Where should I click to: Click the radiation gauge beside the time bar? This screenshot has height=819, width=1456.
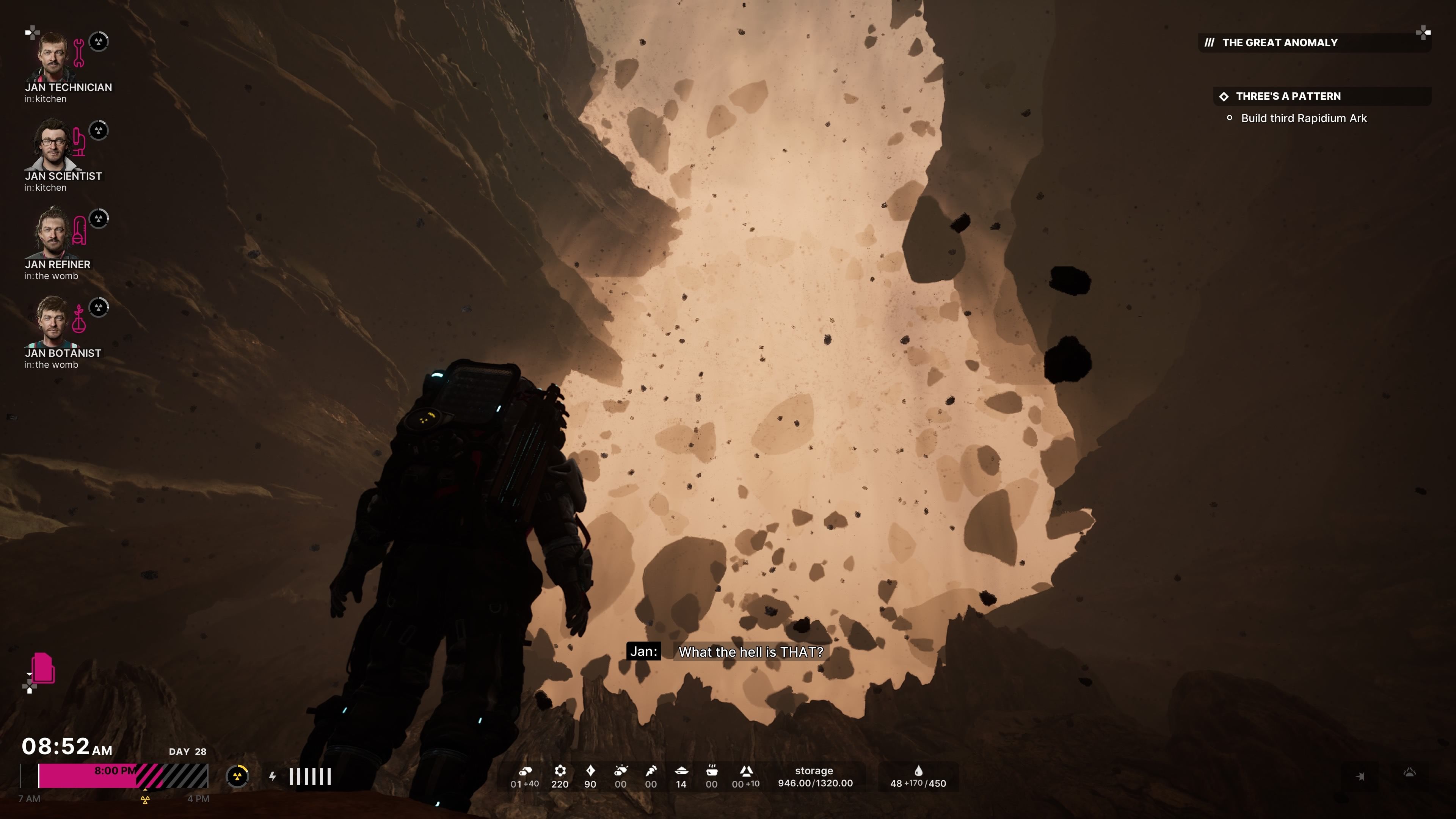pos(237,776)
